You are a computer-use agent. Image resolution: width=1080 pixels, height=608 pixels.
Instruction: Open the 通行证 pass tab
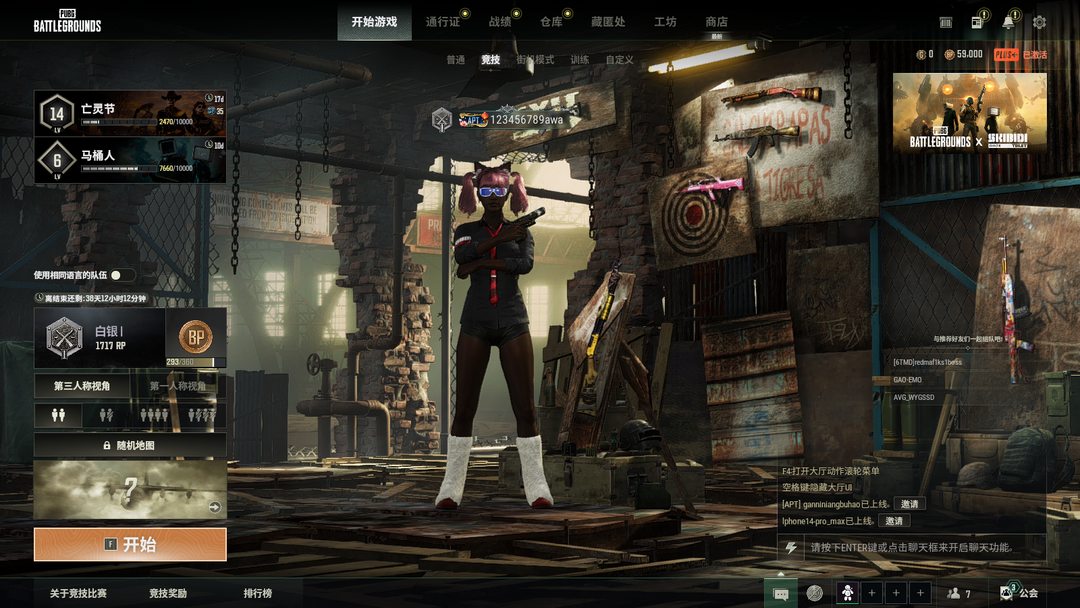coord(442,22)
